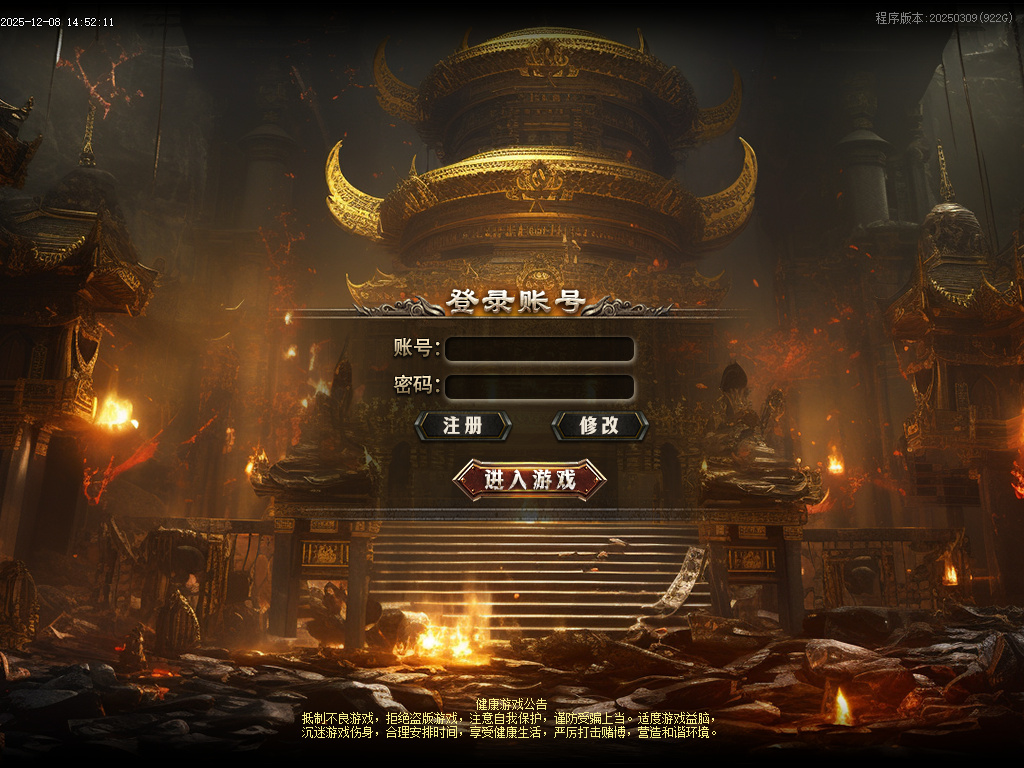Click the 账号 account input field
Viewport: 1024px width, 768px height.
coord(539,349)
